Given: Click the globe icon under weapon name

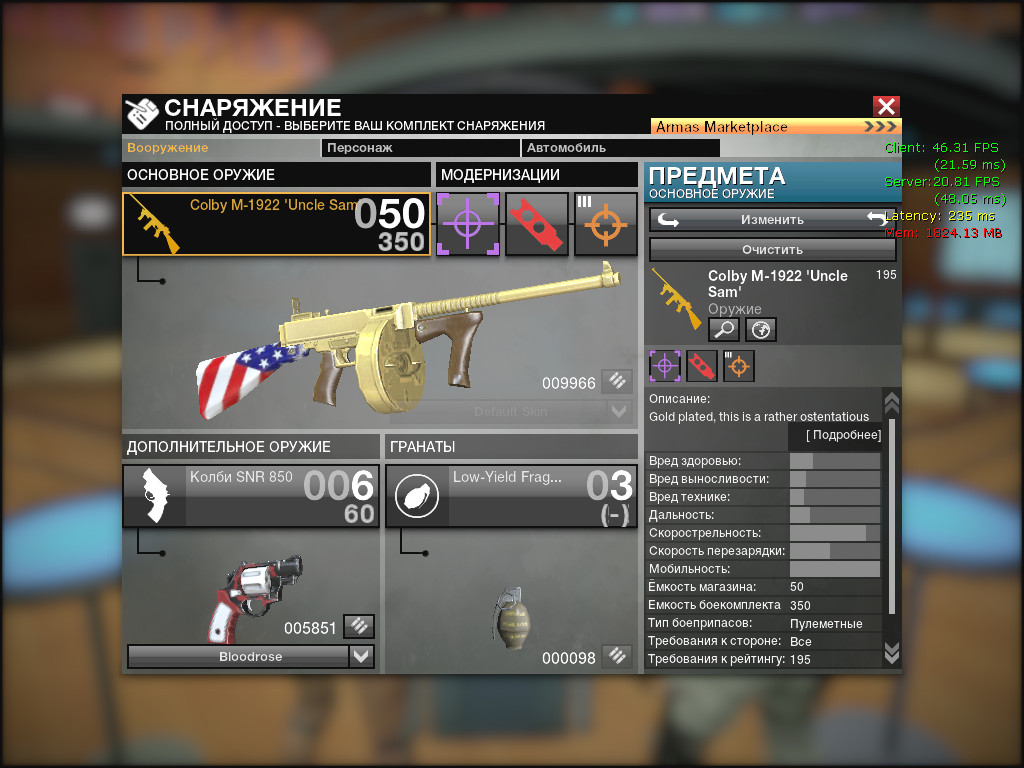Looking at the screenshot, I should pos(761,329).
